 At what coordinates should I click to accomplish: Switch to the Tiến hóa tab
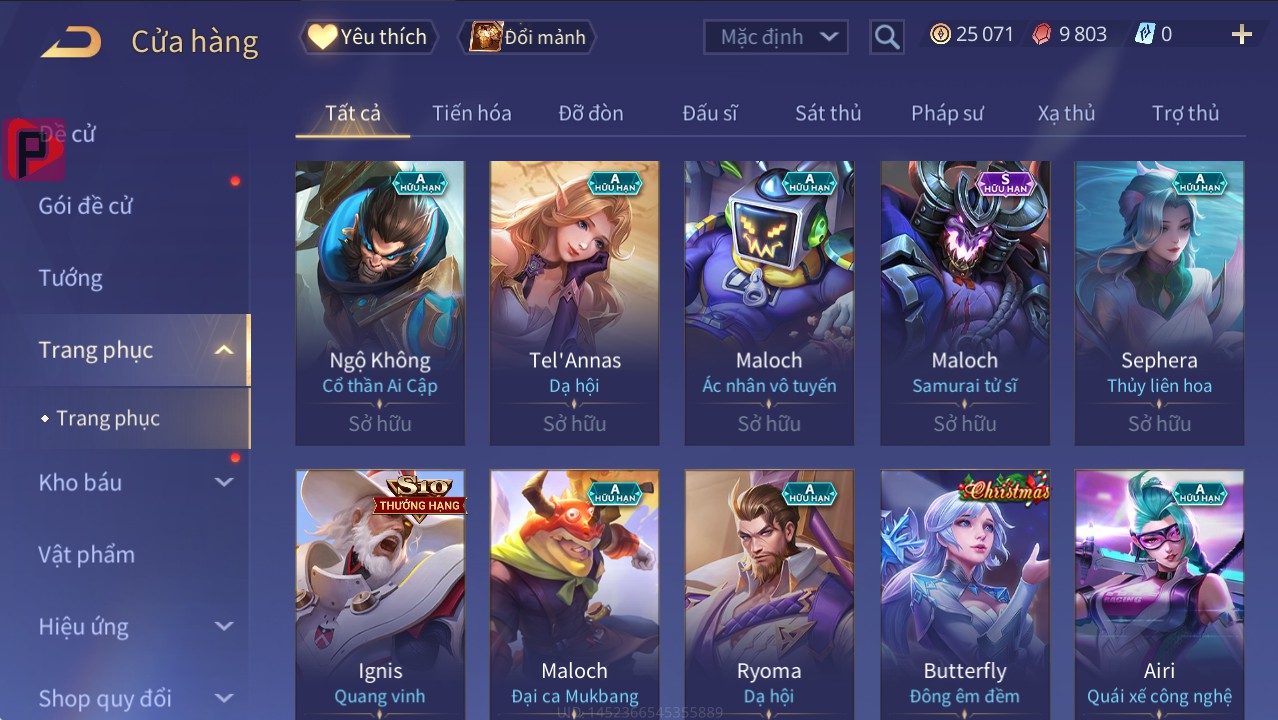point(471,113)
